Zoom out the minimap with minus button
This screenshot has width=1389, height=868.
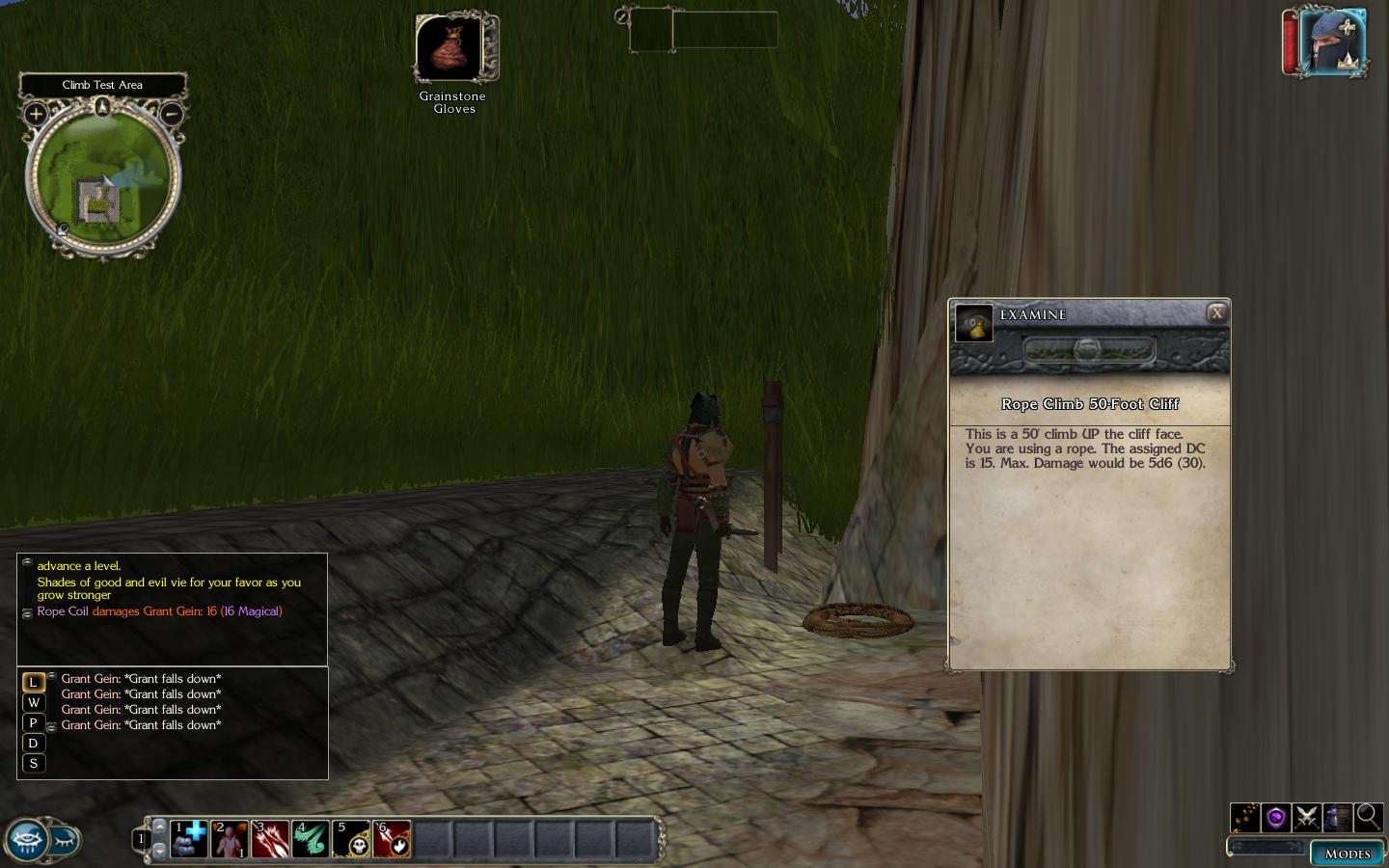[x=171, y=114]
